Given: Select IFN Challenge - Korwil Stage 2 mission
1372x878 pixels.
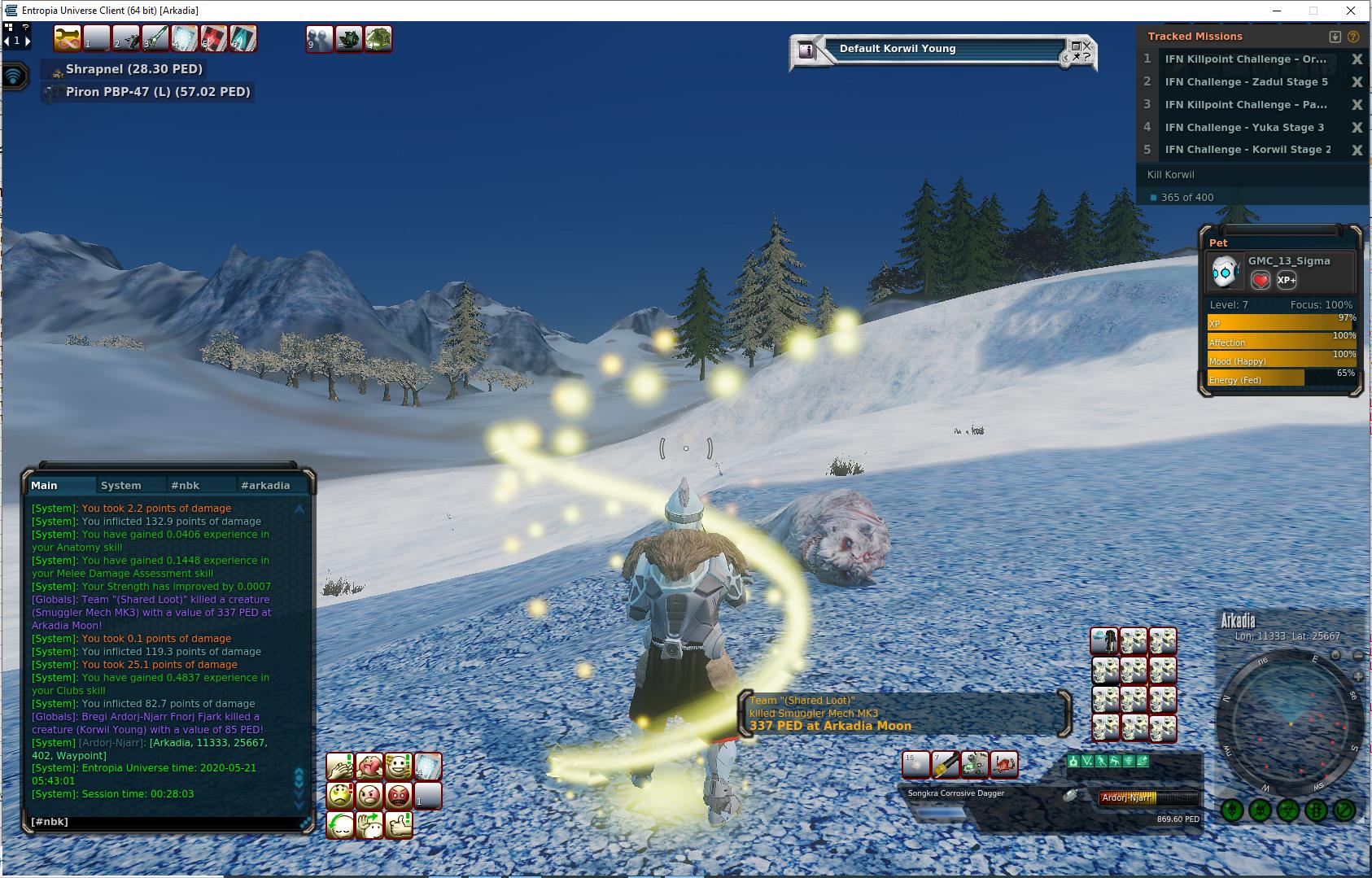Looking at the screenshot, I should [x=1247, y=150].
